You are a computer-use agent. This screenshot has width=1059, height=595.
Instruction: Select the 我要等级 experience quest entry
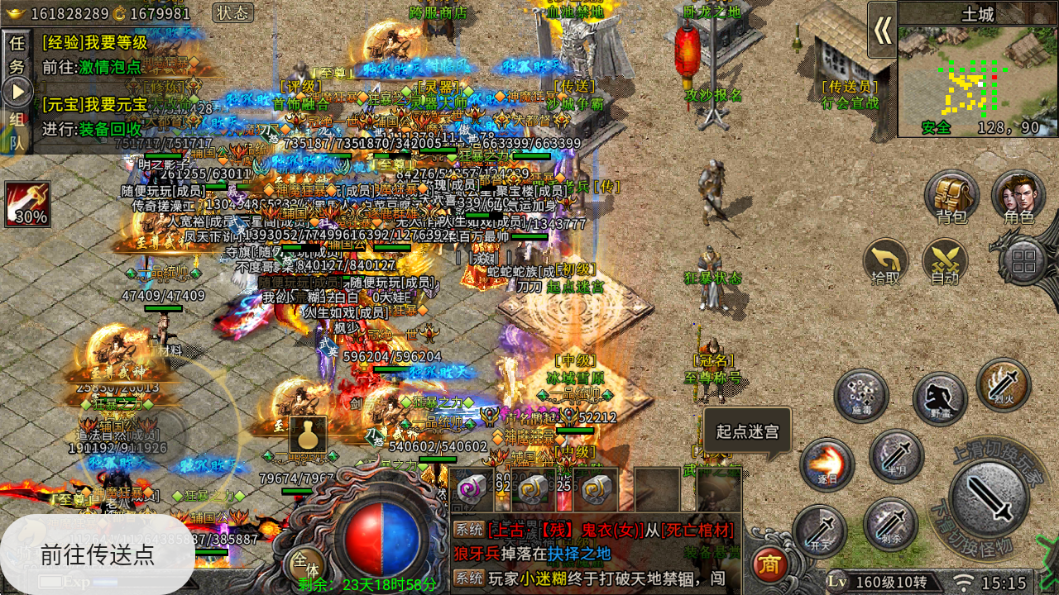pos(95,43)
